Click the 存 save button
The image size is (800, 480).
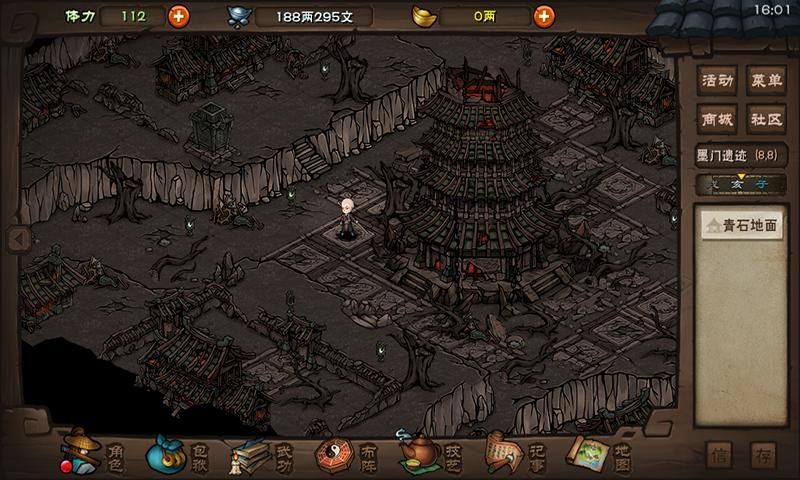pos(764,456)
